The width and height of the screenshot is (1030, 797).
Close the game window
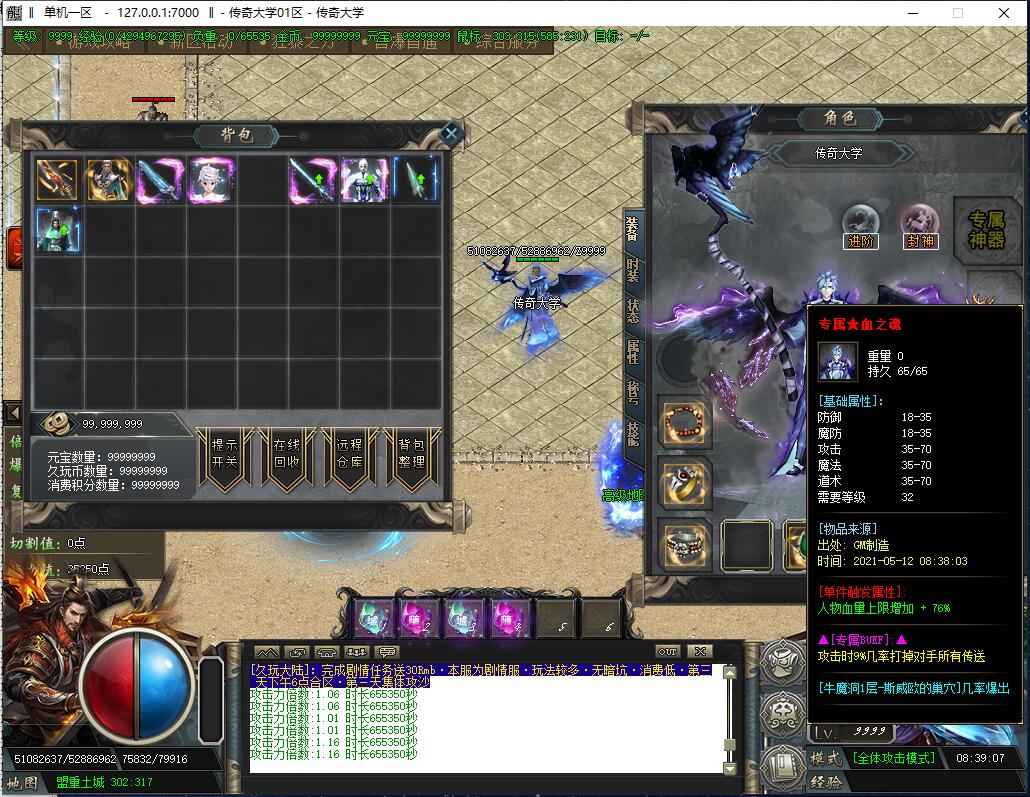point(1004,13)
